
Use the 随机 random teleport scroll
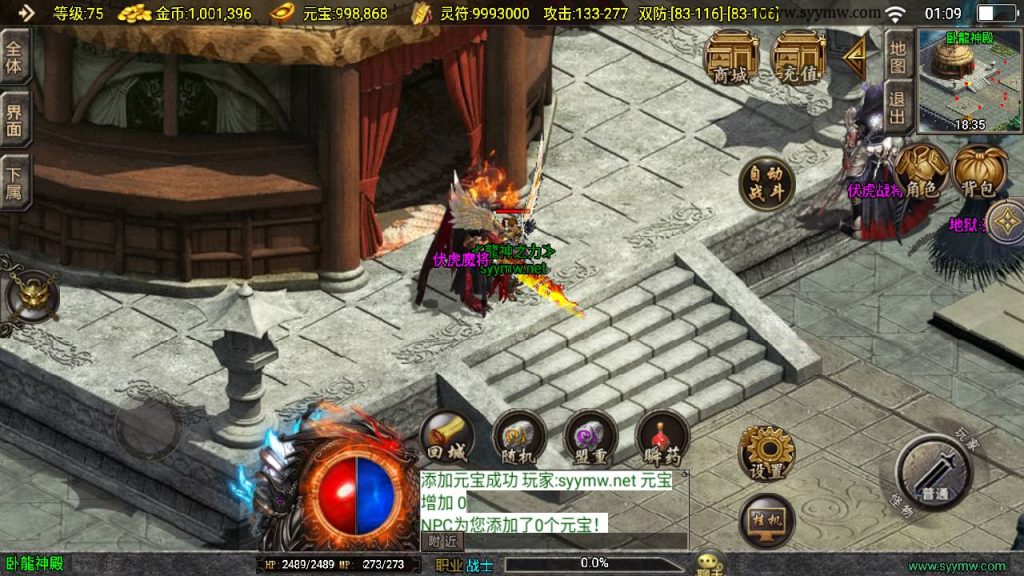(x=519, y=437)
